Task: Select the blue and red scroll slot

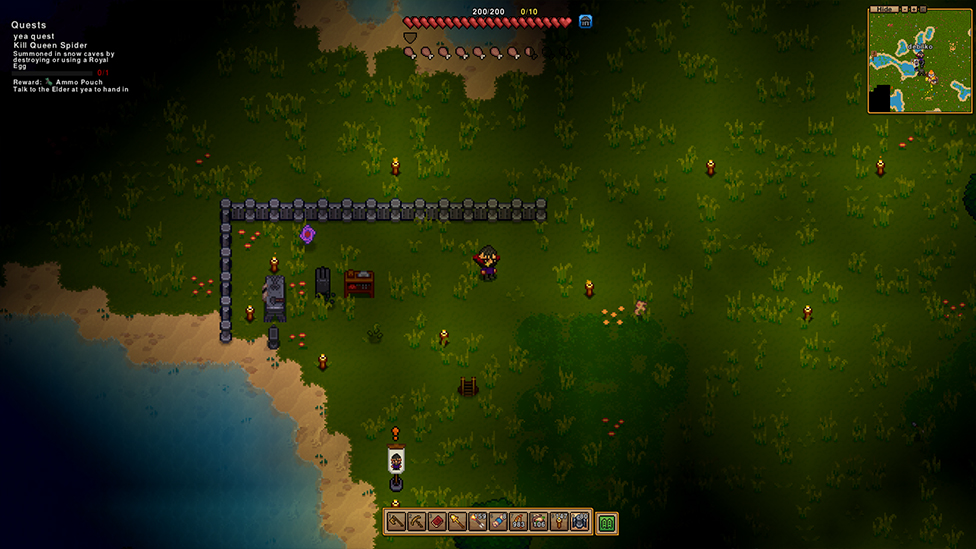Action: coord(498,522)
